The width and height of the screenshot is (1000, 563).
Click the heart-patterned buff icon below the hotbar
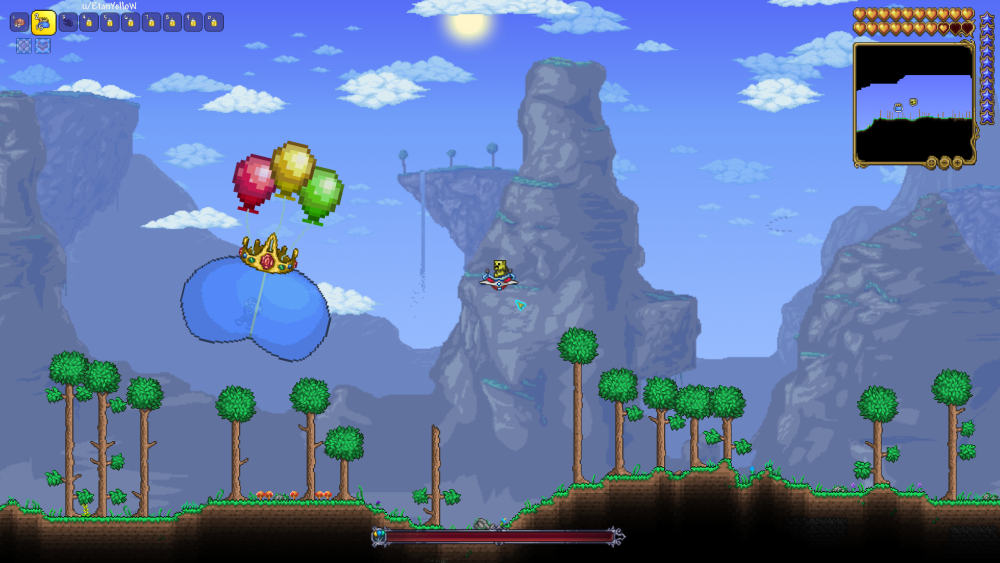coord(43,46)
